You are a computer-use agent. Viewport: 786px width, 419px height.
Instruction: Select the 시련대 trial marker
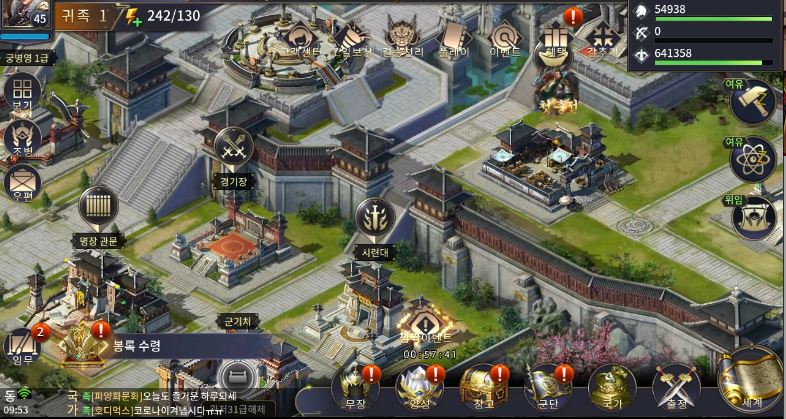click(x=375, y=219)
